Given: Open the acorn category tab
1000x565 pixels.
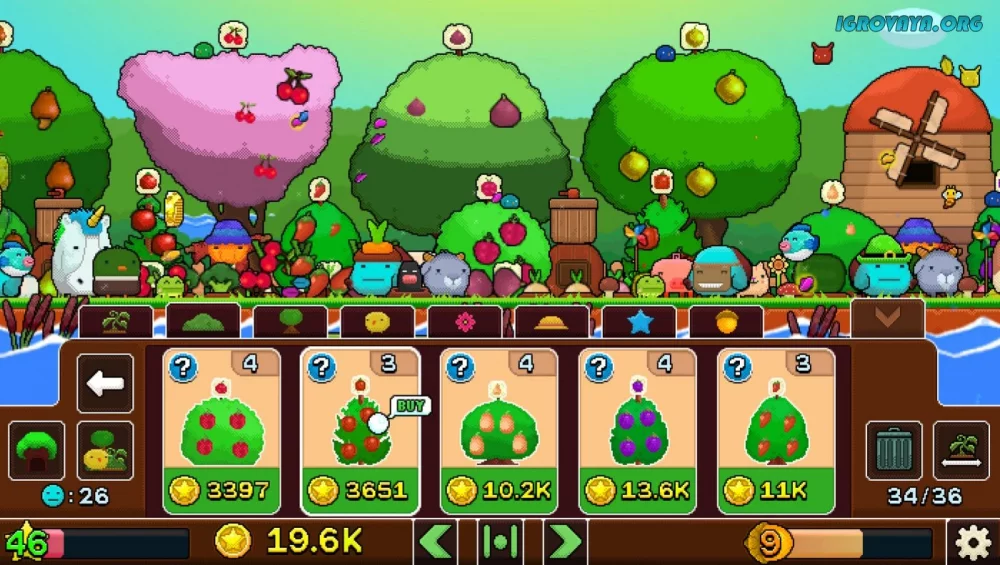Looking at the screenshot, I should coord(726,322).
